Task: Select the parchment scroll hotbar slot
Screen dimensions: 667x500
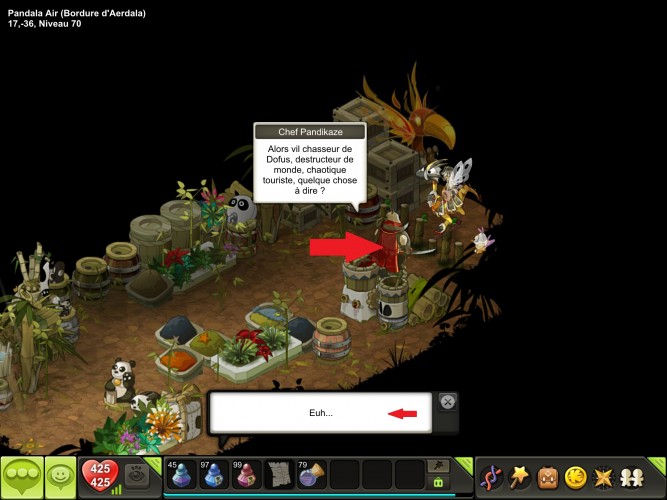Action: (279, 474)
